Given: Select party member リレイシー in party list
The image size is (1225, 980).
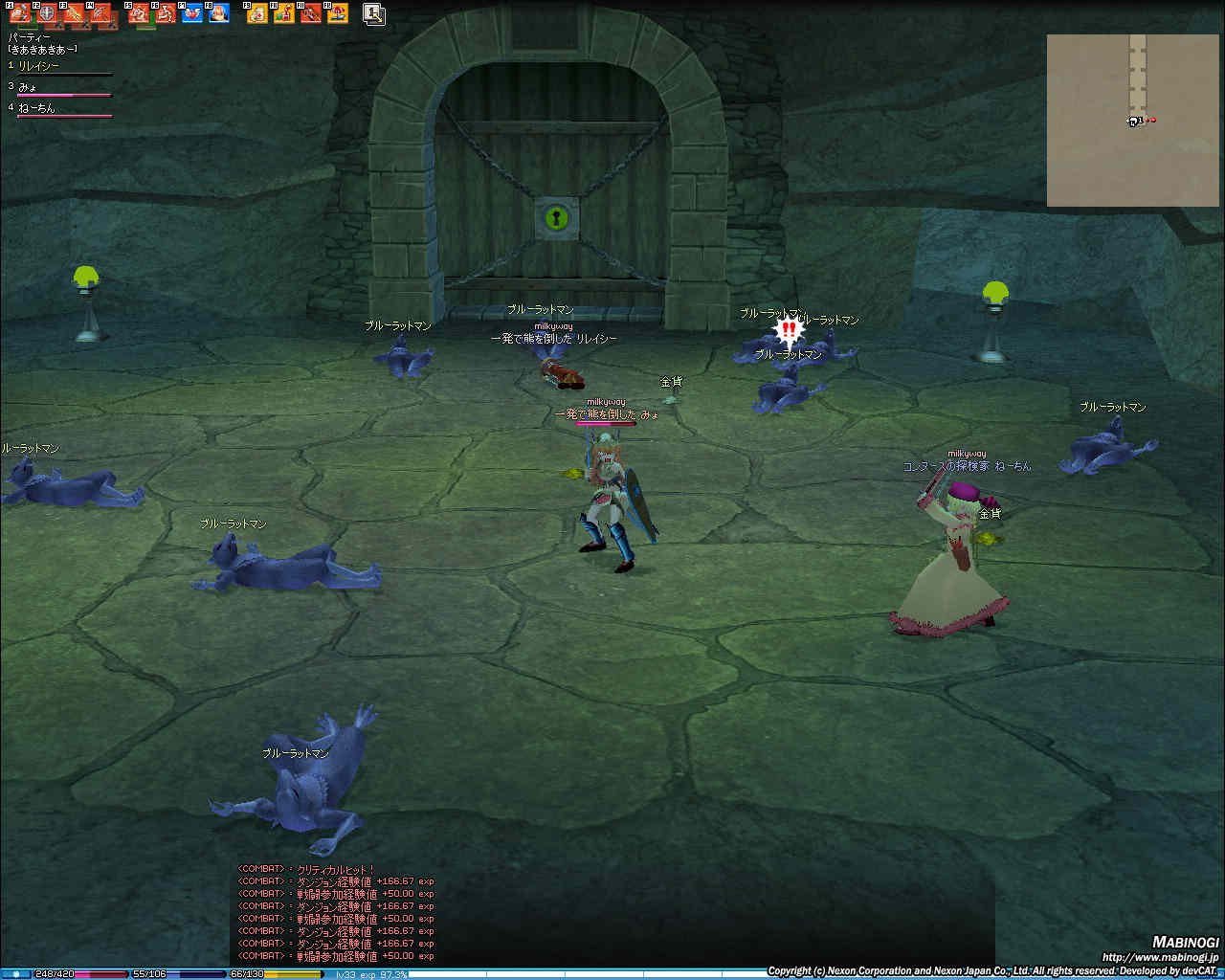Looking at the screenshot, I should click(39, 66).
